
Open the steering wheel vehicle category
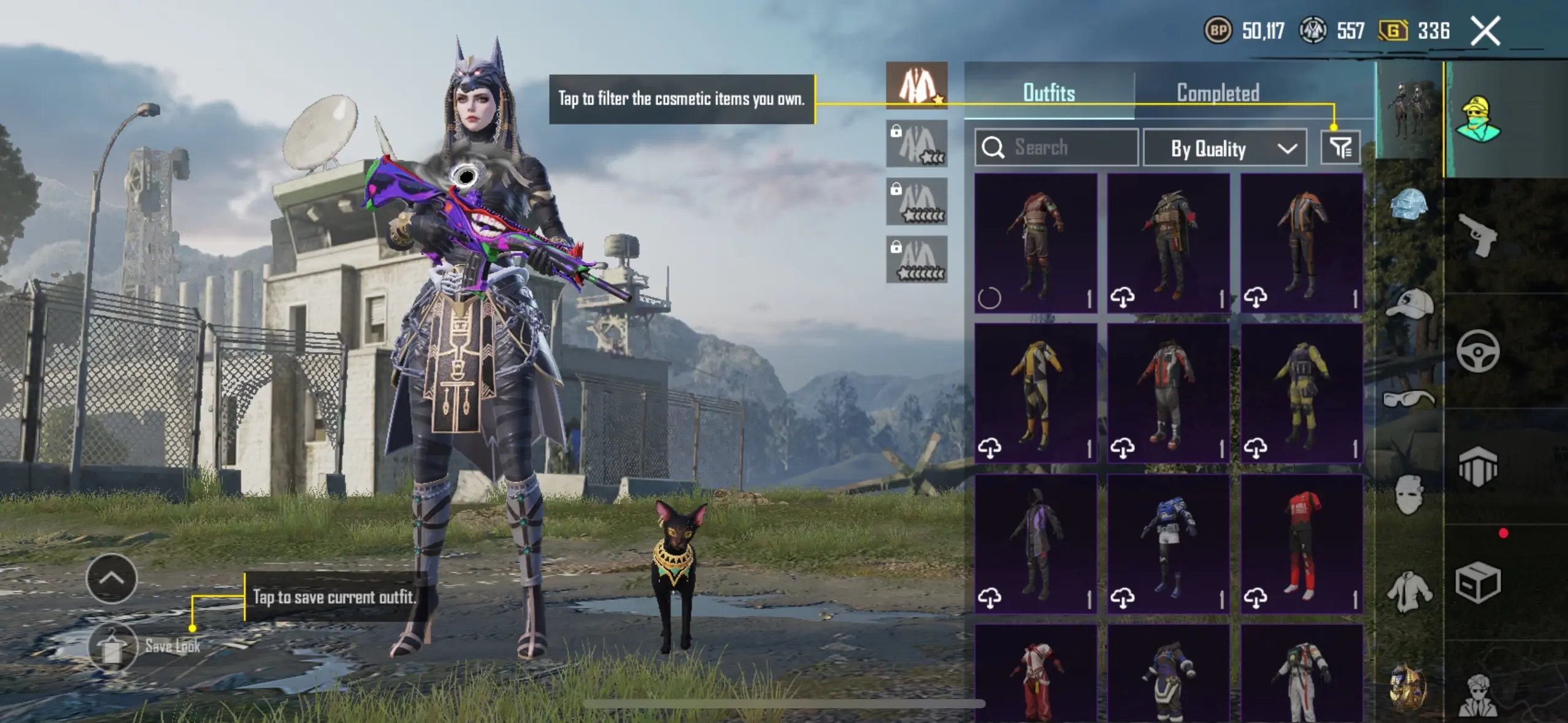[x=1478, y=351]
